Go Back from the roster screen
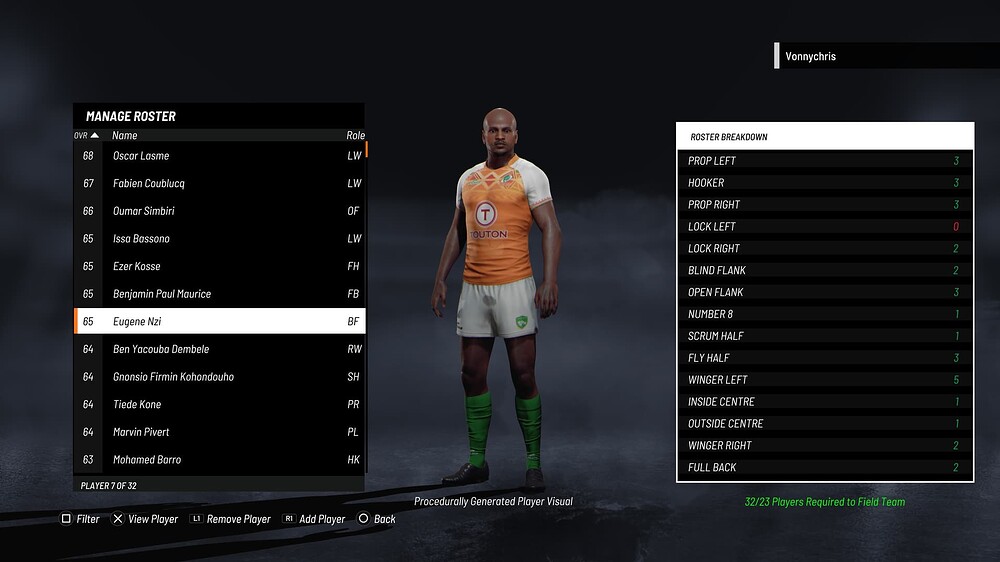1000x562 pixels. [x=377, y=519]
